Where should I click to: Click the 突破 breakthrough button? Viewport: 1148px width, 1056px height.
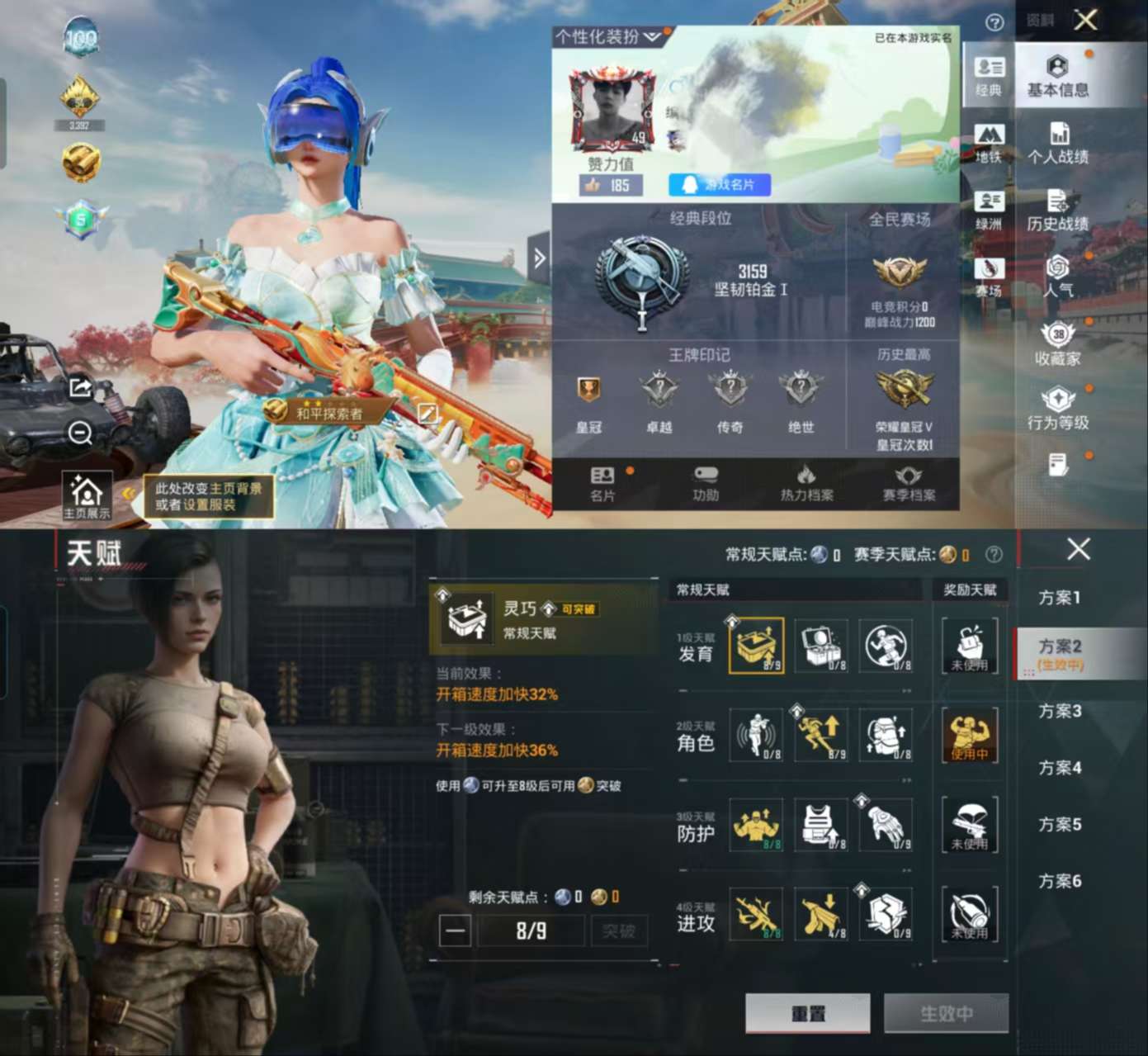point(618,931)
